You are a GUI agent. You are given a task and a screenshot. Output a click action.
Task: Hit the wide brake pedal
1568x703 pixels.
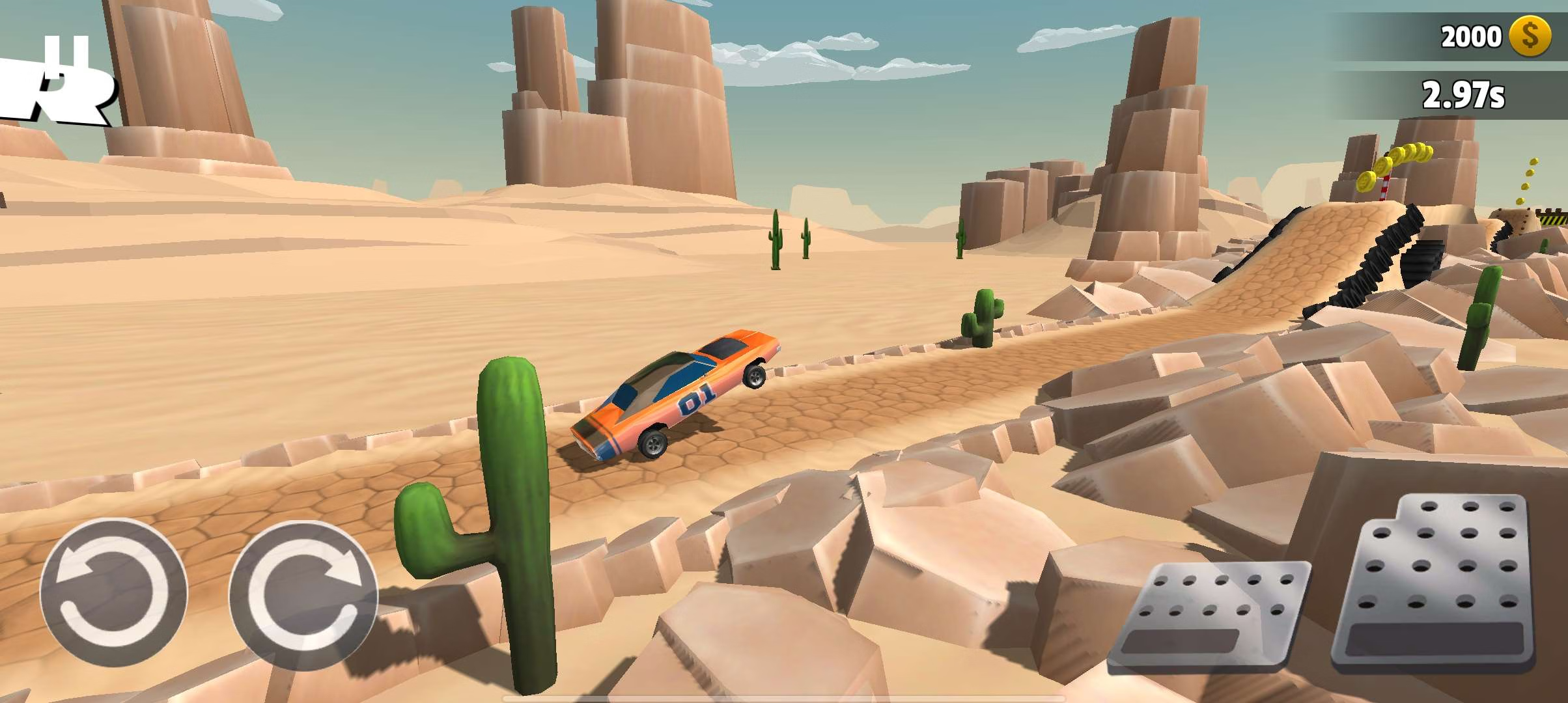(1211, 615)
